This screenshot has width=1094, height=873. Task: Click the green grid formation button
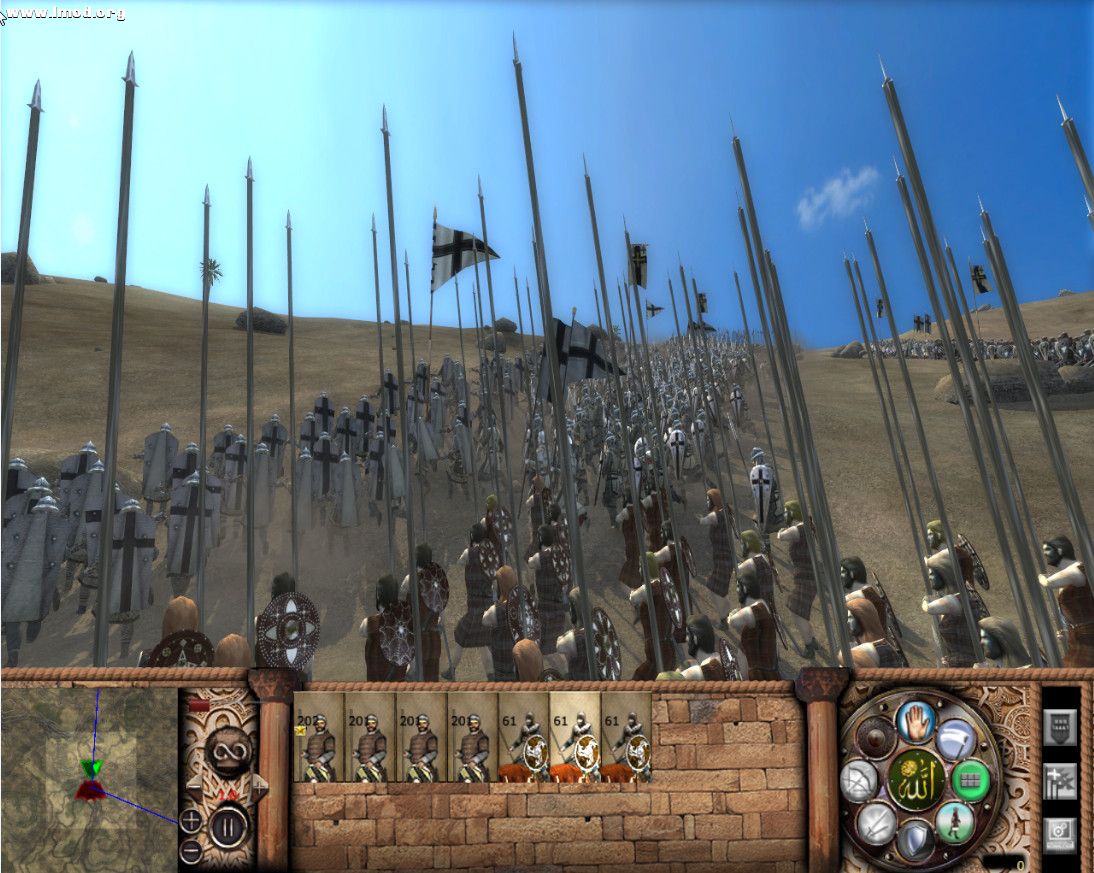[x=970, y=780]
